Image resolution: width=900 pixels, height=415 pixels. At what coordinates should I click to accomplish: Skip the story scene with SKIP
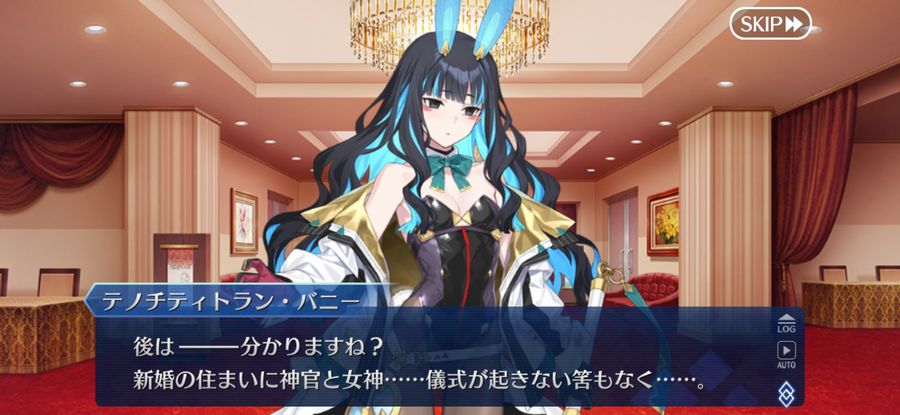[x=769, y=24]
